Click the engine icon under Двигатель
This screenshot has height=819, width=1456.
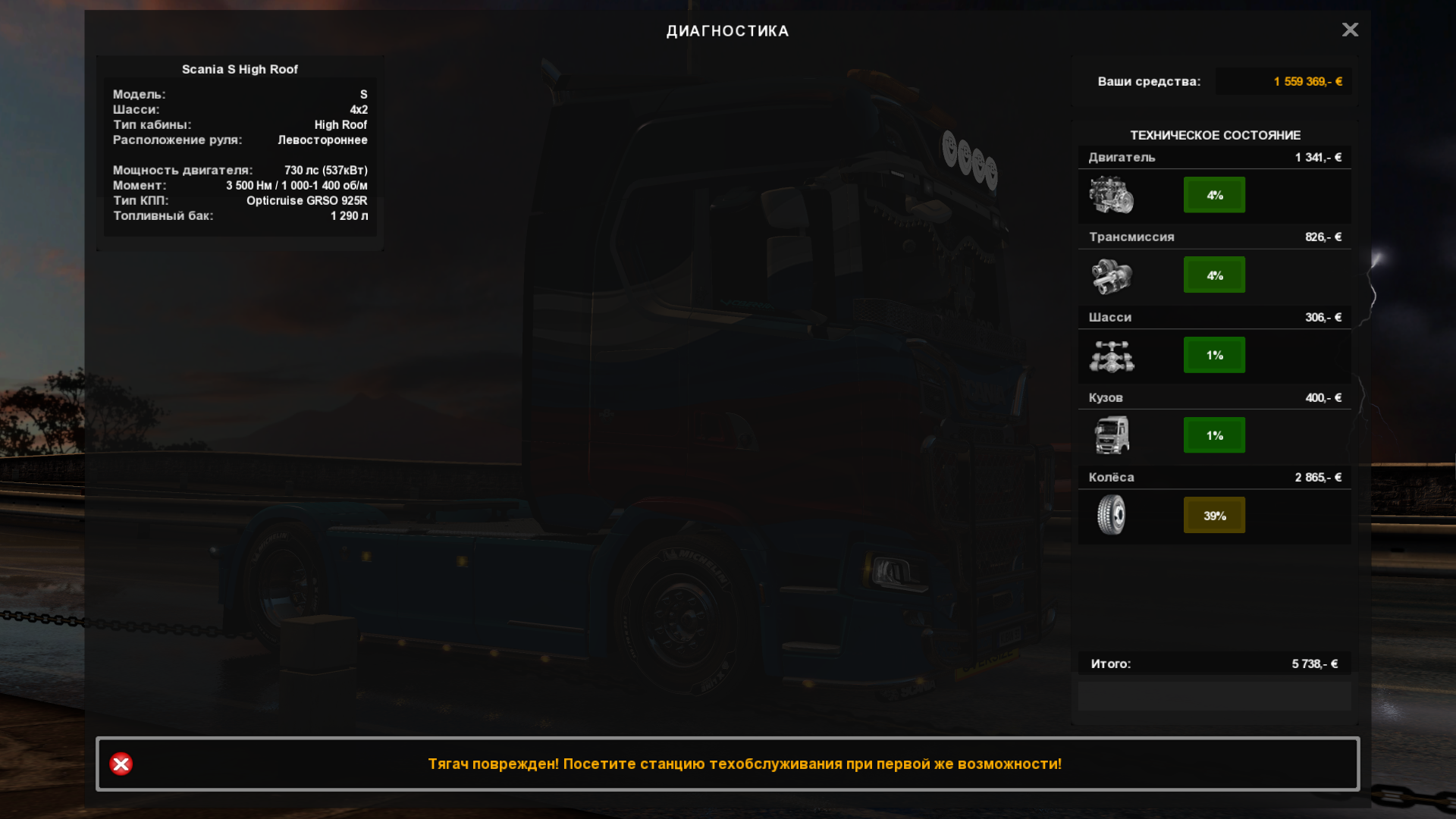[1112, 195]
